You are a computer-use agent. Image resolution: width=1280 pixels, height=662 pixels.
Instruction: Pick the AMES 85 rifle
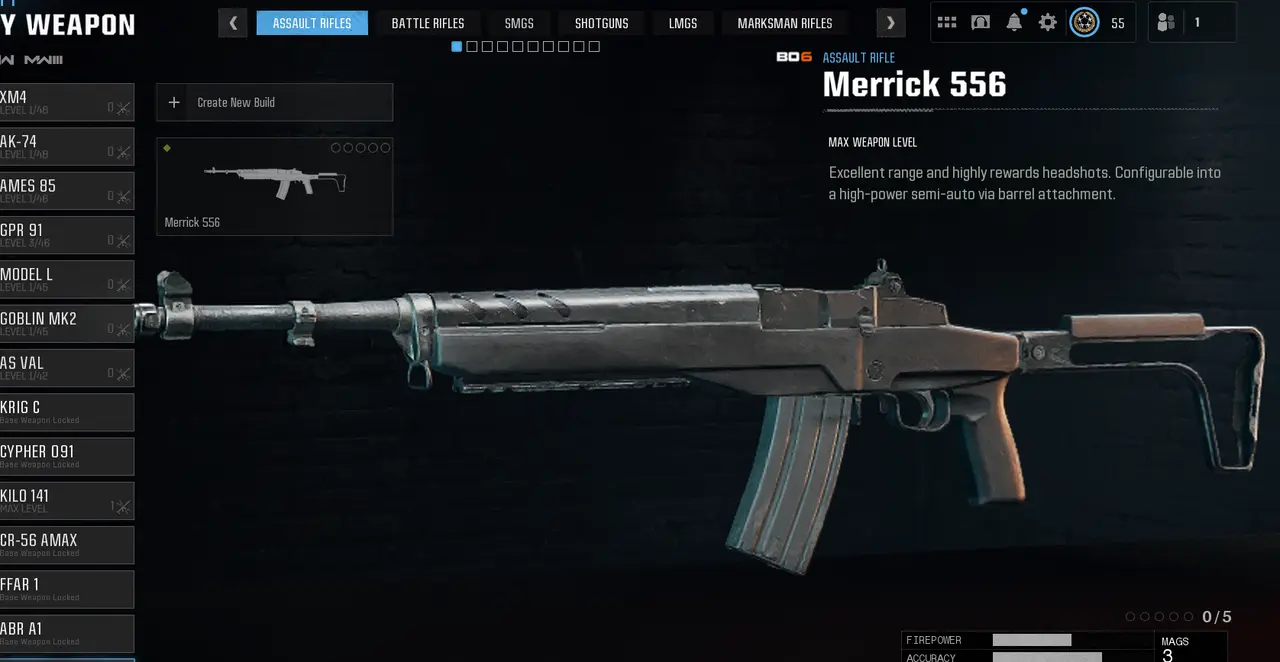[66, 190]
